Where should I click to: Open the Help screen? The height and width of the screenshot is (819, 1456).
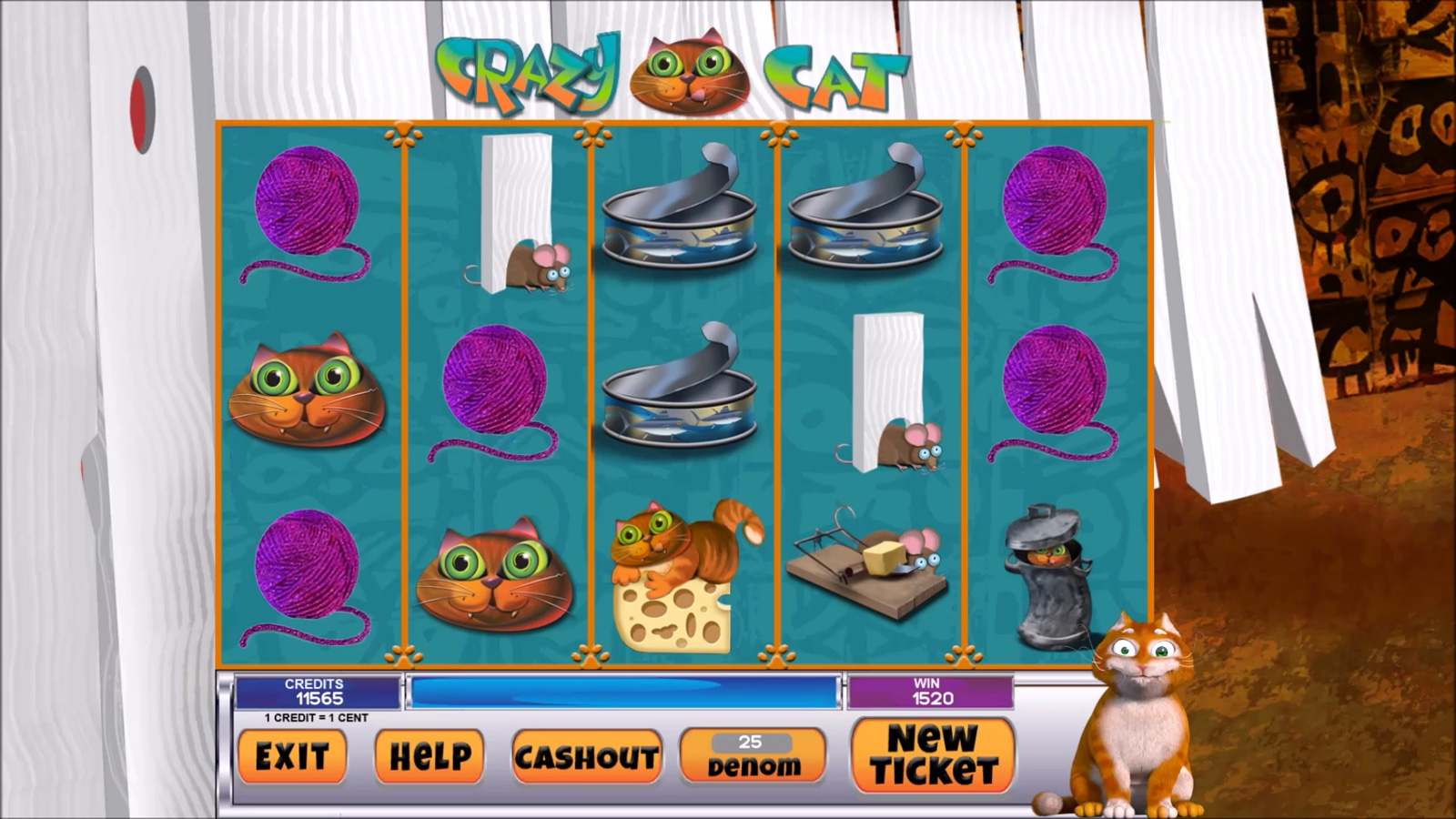click(430, 756)
